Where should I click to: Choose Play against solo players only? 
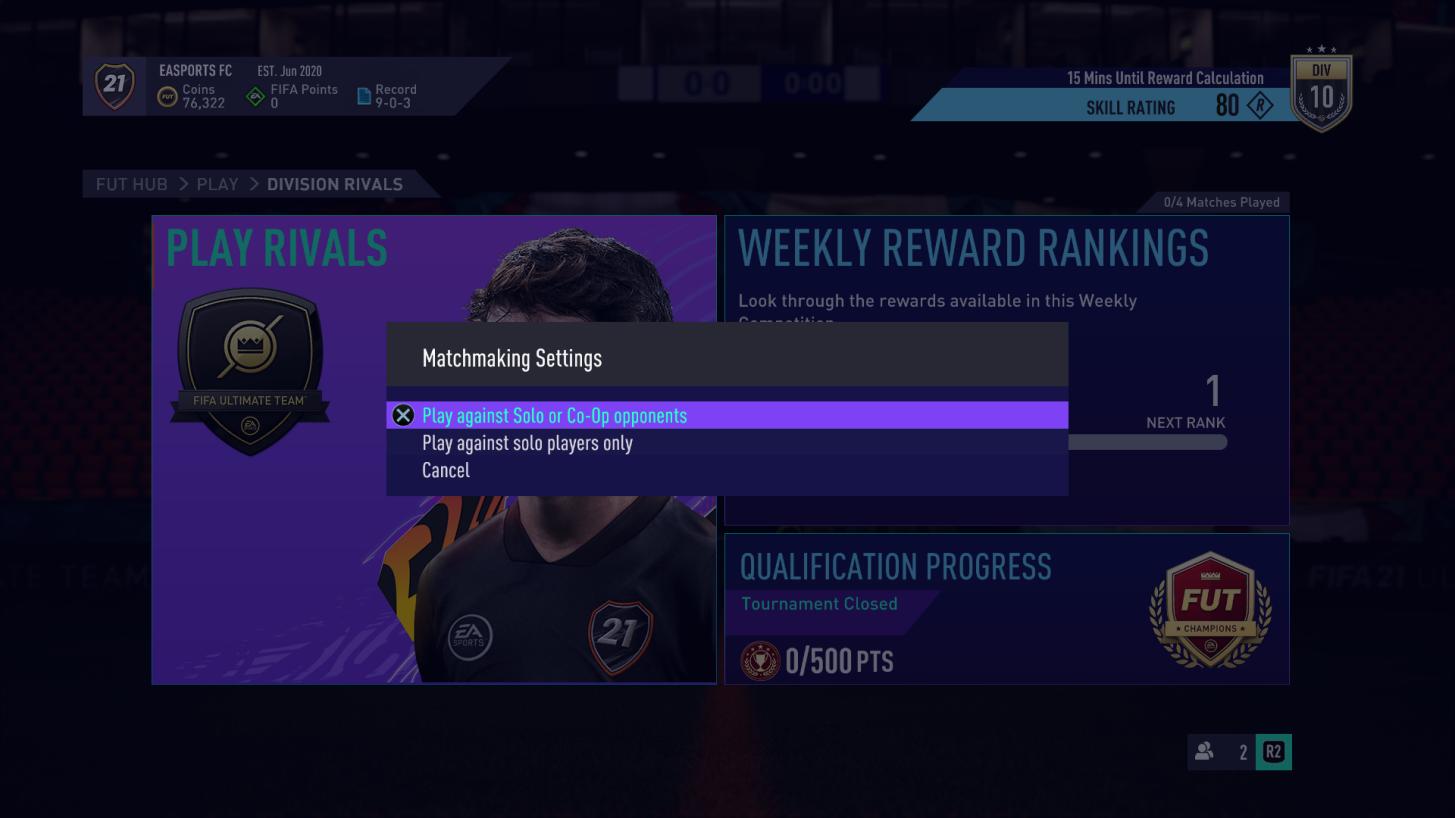(528, 443)
